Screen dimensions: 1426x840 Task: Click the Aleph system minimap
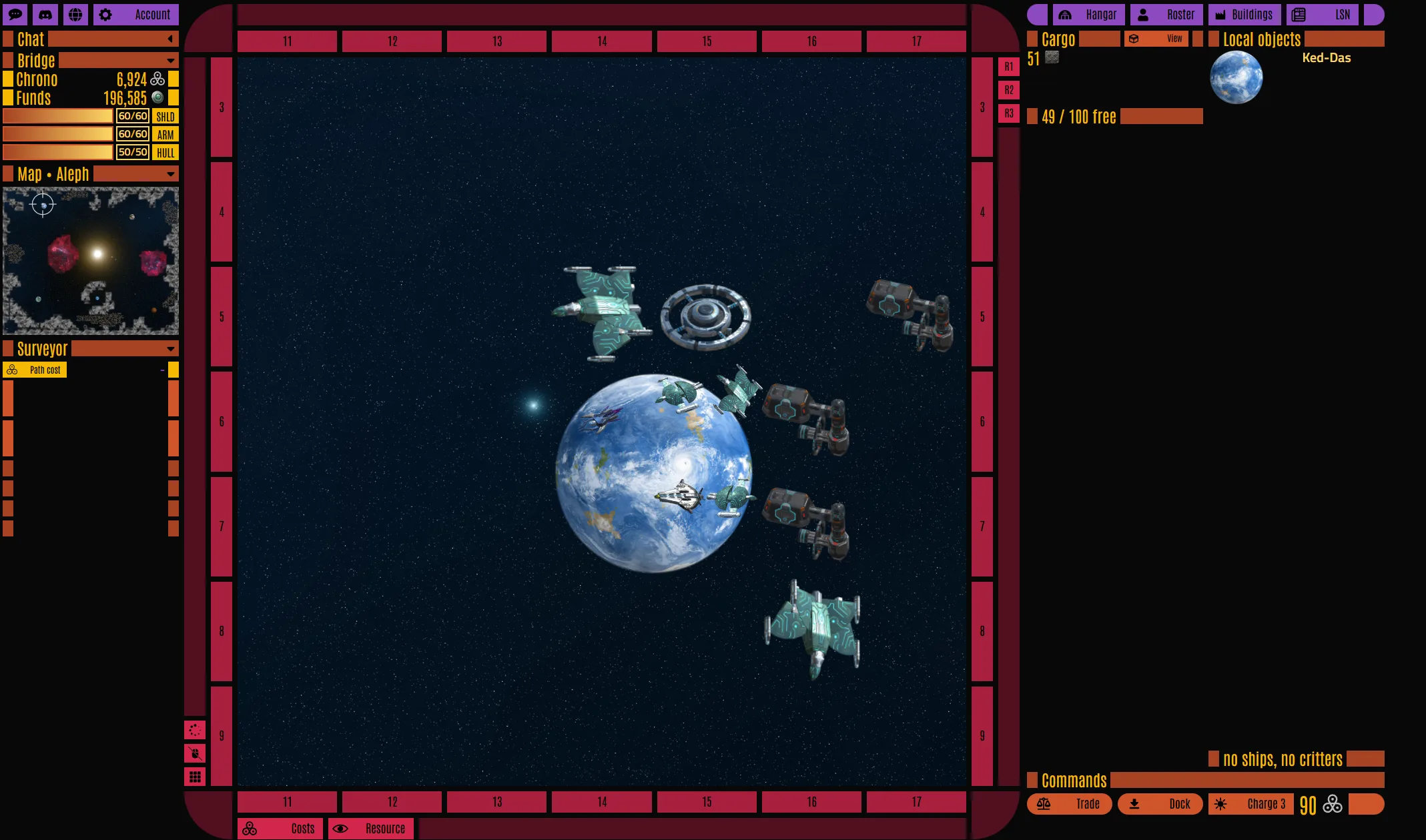pos(91,261)
